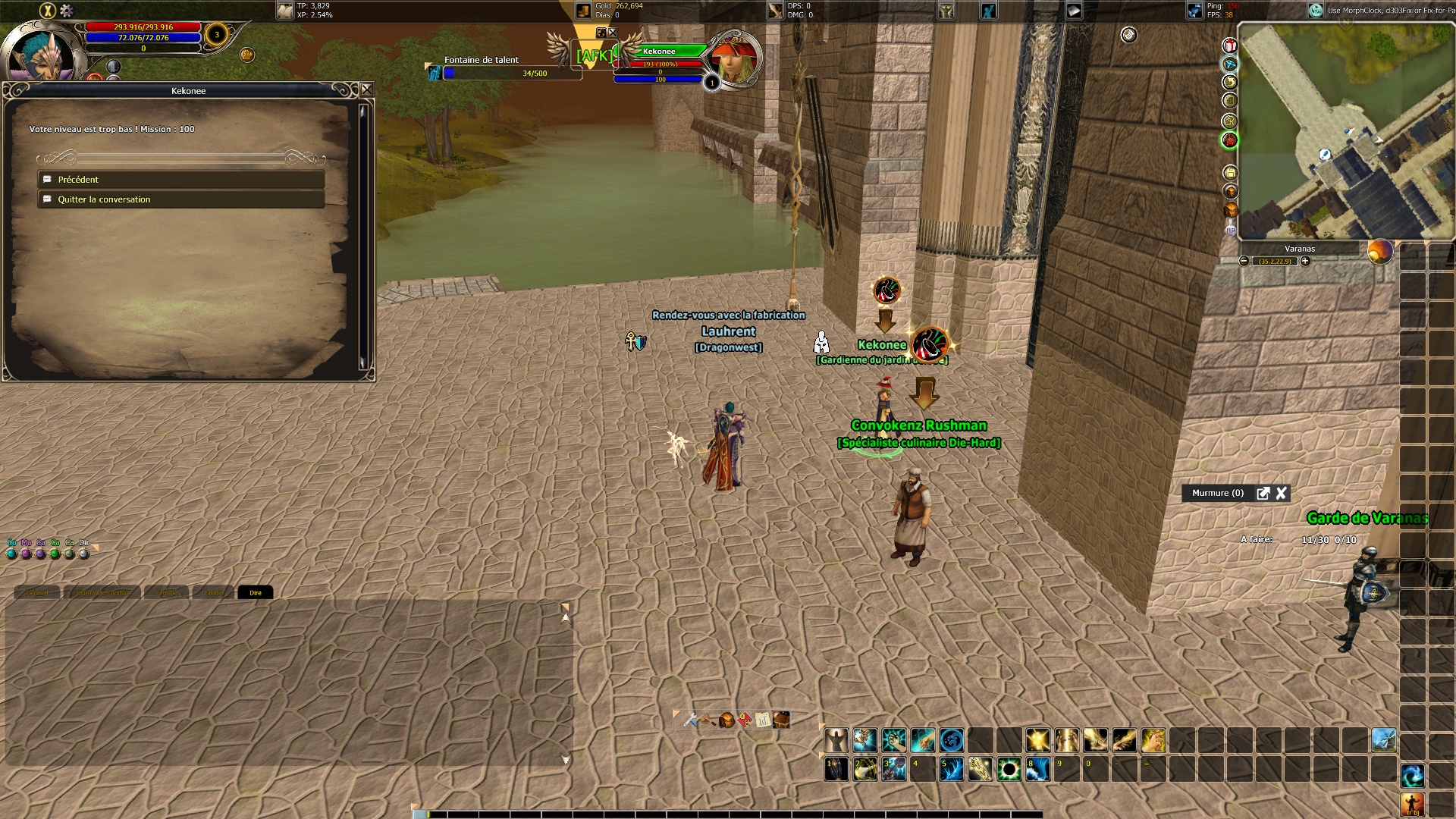The height and width of the screenshot is (819, 1456).
Task: Click the Kekonee target portrait
Action: 734,61
